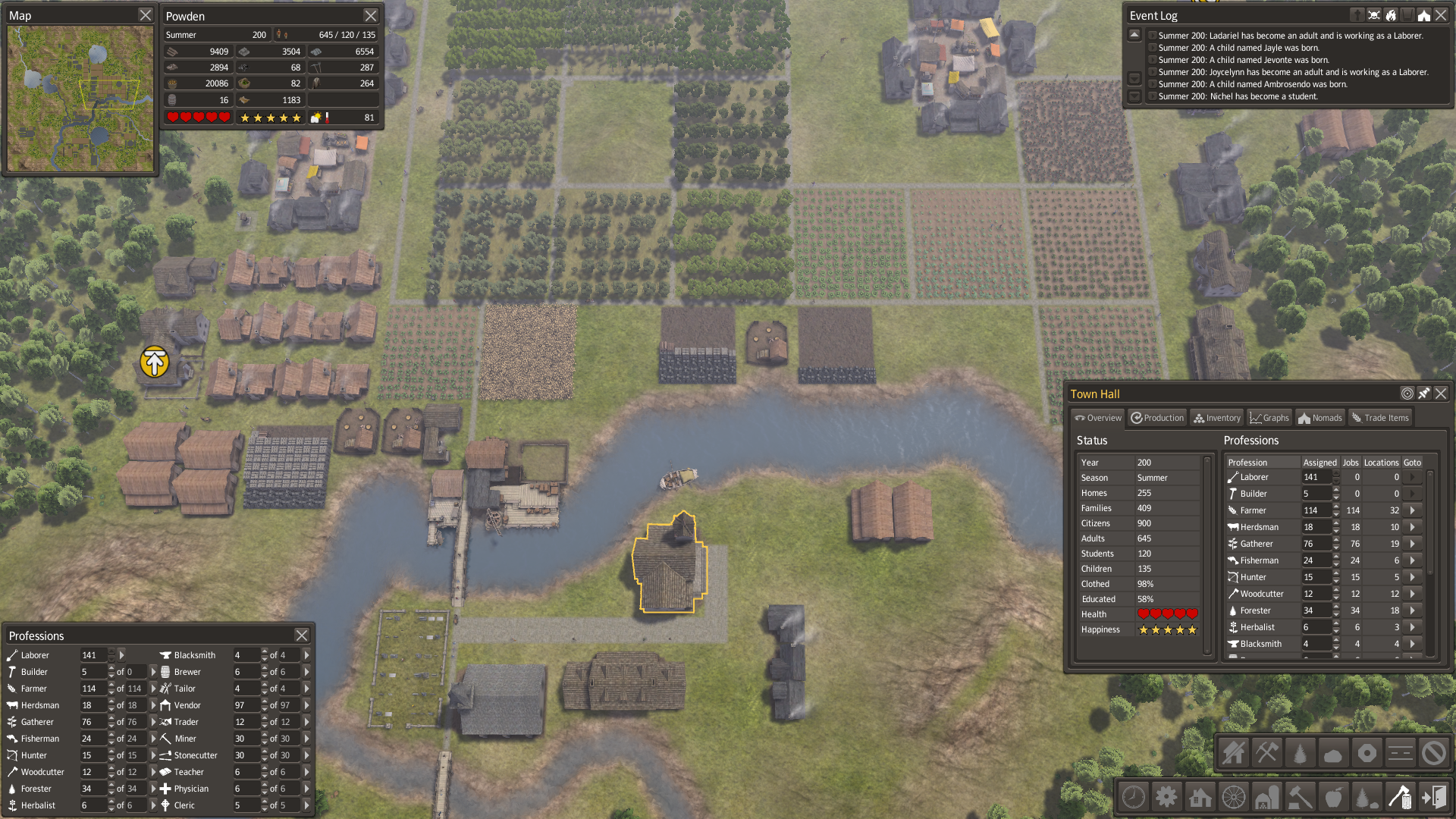Pin the Town Hall window
The width and height of the screenshot is (1456, 819).
click(1424, 394)
